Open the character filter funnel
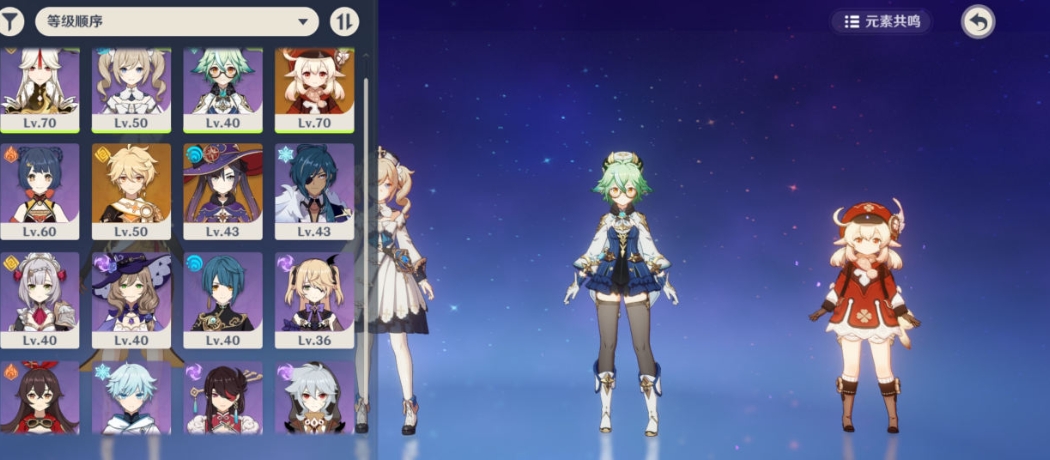 [x=10, y=21]
